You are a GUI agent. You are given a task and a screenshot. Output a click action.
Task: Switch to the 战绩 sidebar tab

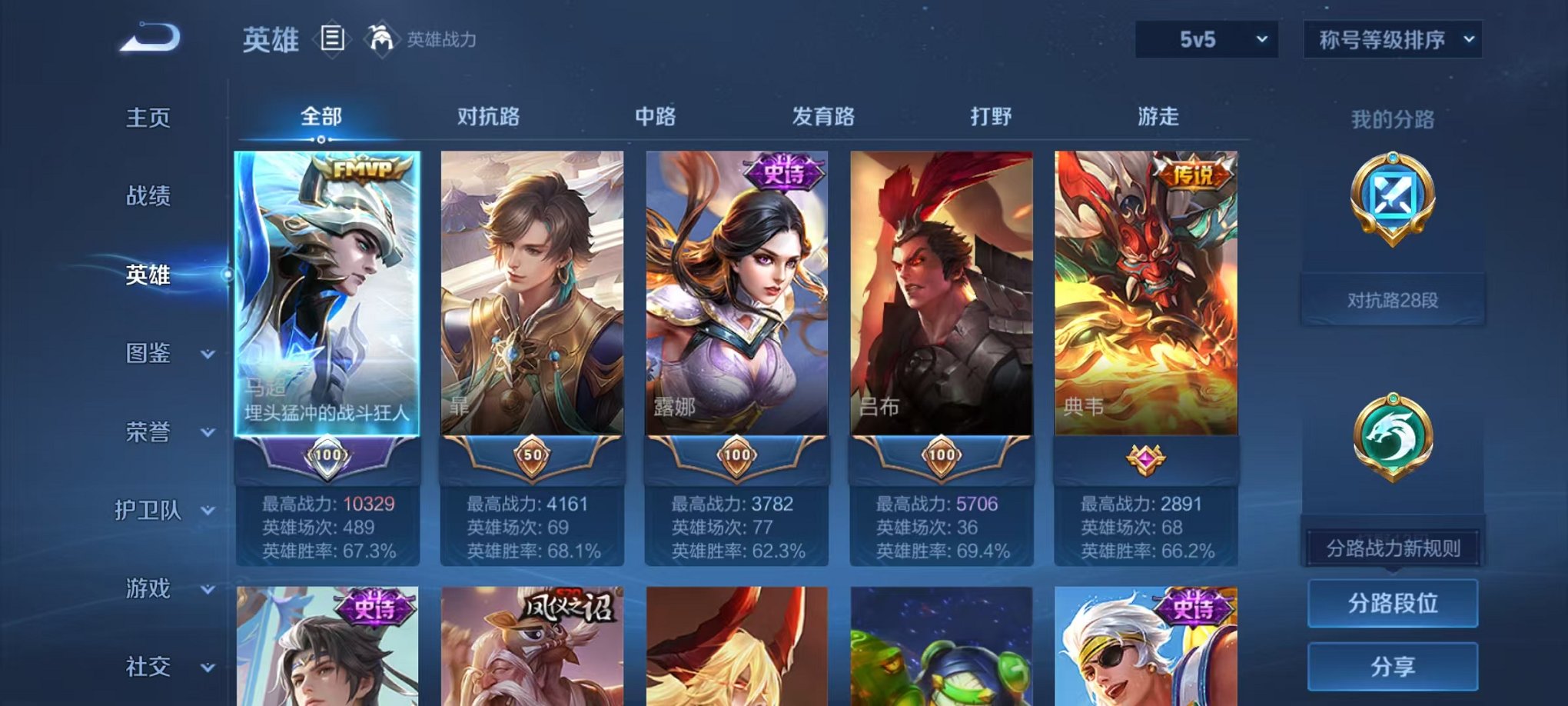[150, 197]
